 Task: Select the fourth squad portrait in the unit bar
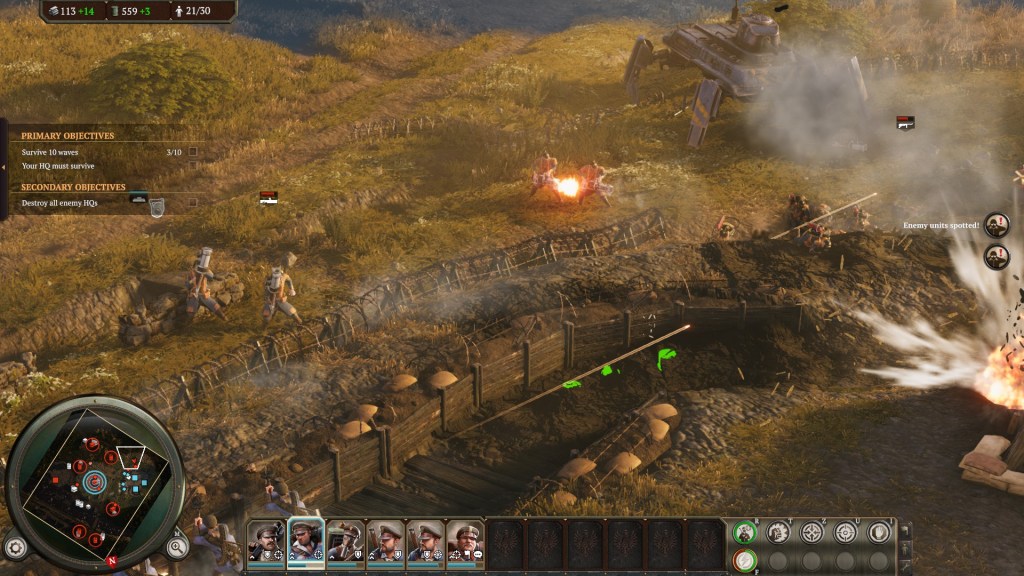coord(385,541)
